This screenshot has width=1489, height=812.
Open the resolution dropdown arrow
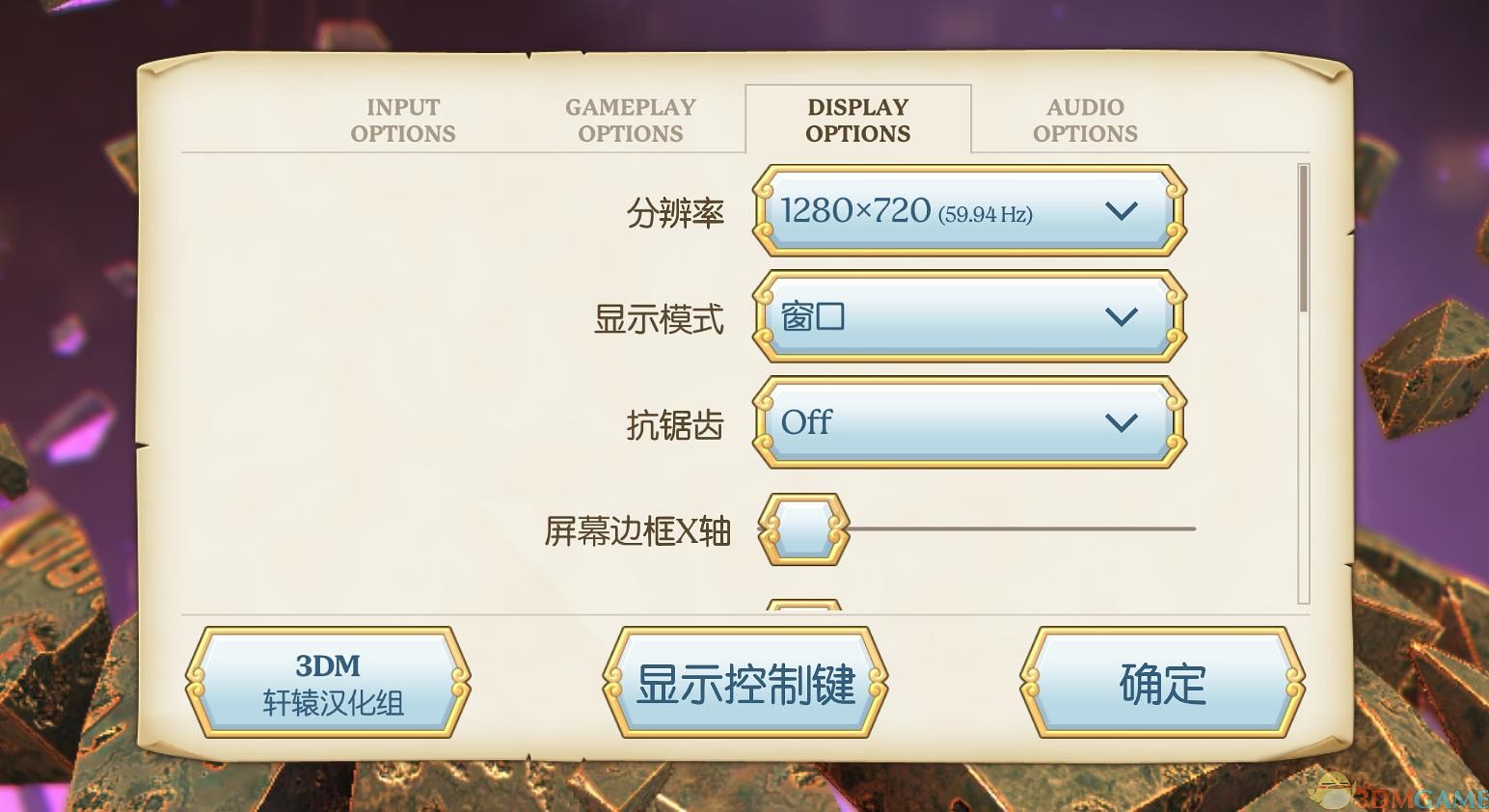(1121, 211)
